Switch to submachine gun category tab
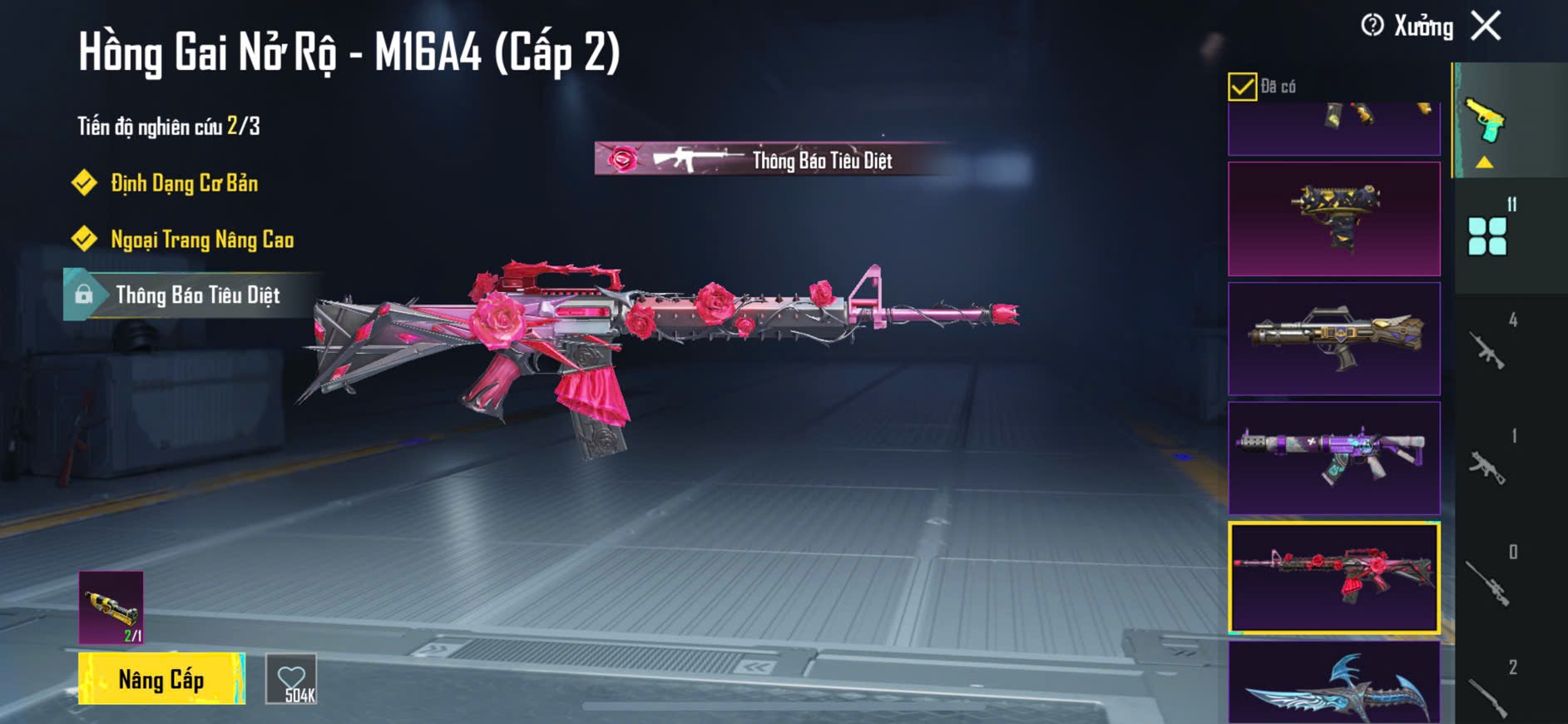This screenshot has height=724, width=1568. pyautogui.click(x=1489, y=468)
